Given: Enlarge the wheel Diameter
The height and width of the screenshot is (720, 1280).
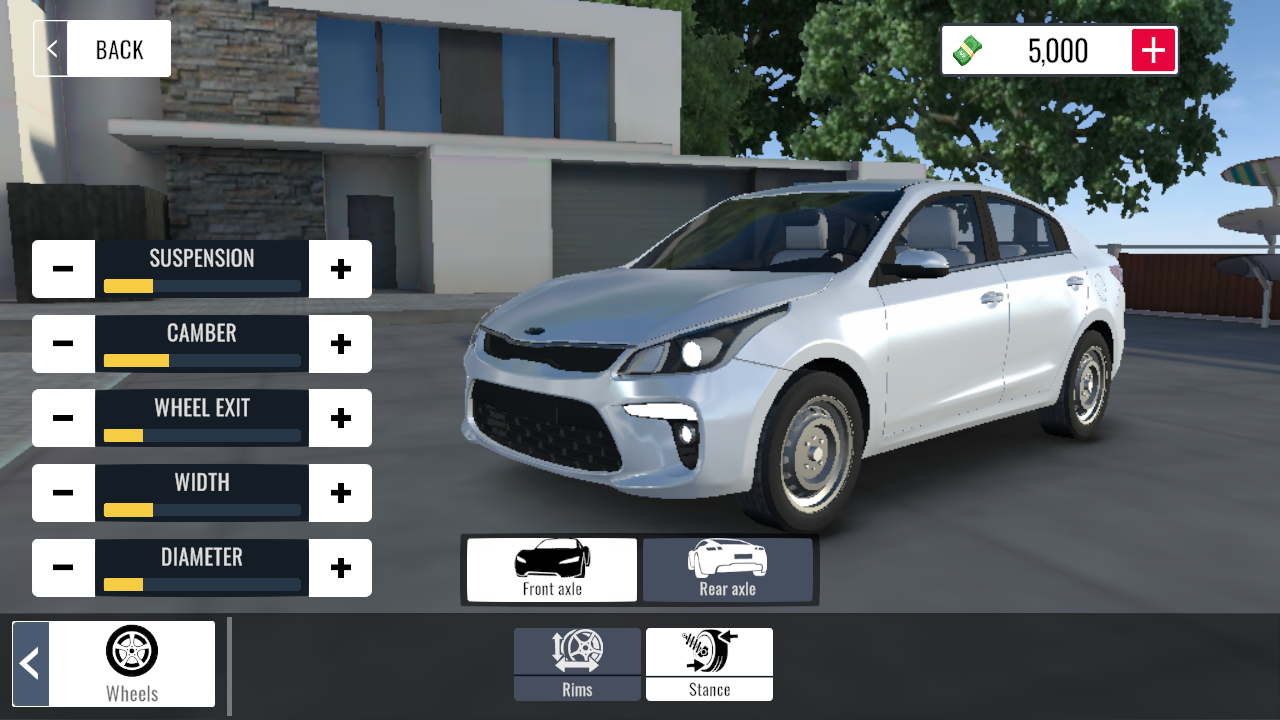Looking at the screenshot, I should [x=341, y=568].
